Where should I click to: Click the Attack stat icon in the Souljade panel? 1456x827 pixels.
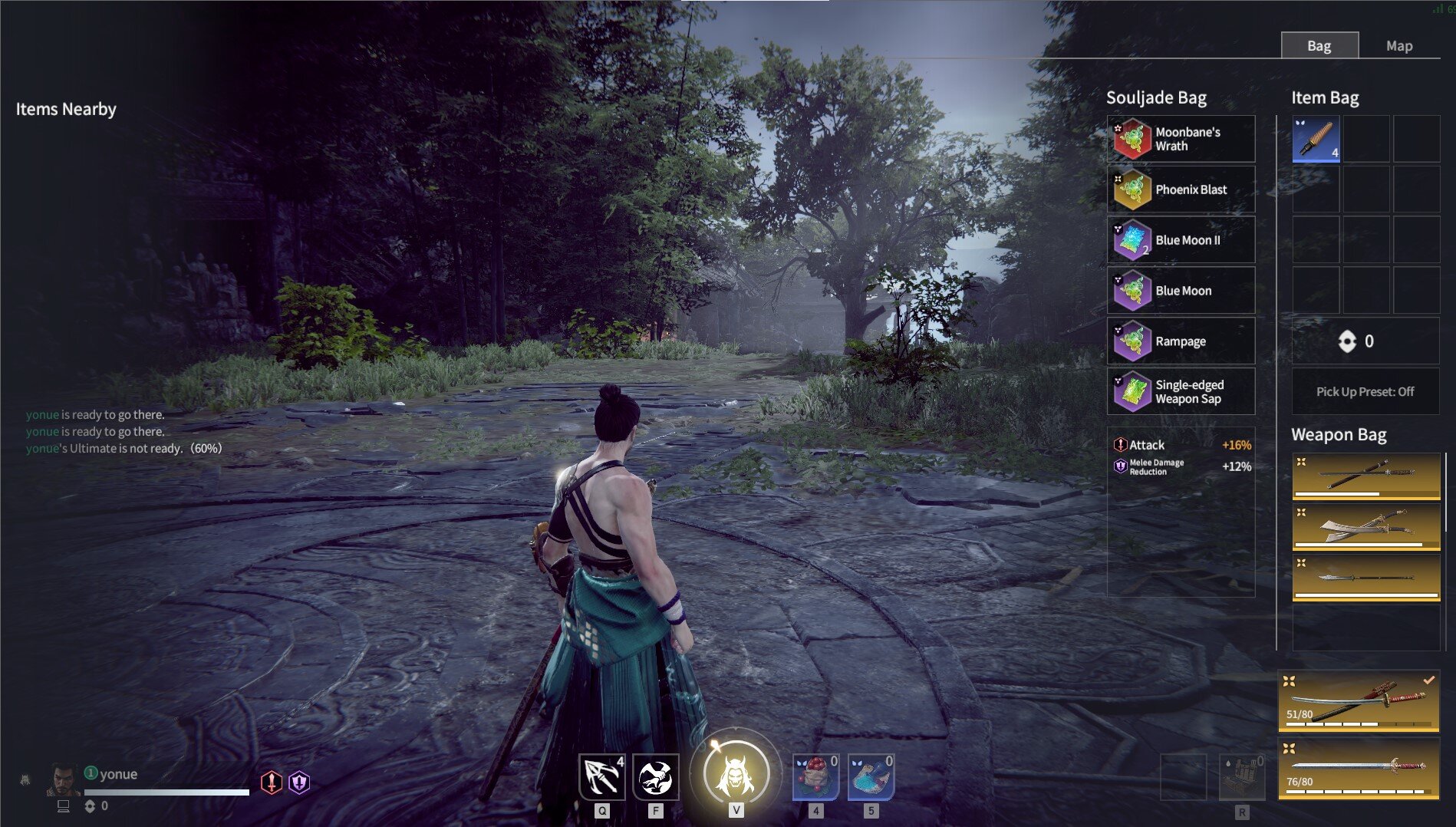coord(1118,444)
